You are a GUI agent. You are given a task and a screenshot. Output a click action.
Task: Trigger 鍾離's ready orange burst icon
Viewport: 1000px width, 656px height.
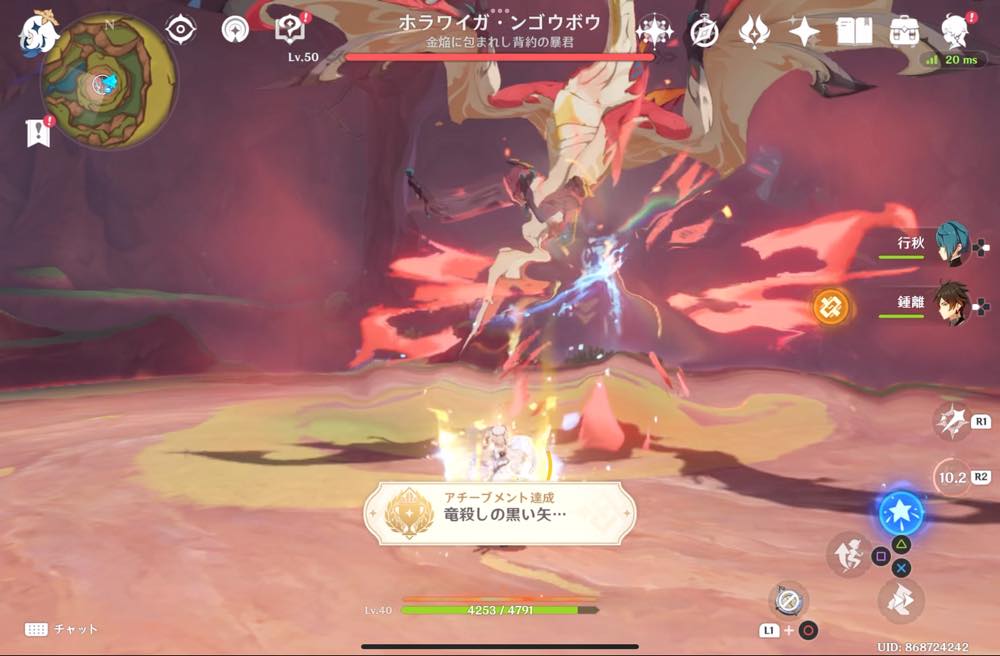click(x=830, y=306)
